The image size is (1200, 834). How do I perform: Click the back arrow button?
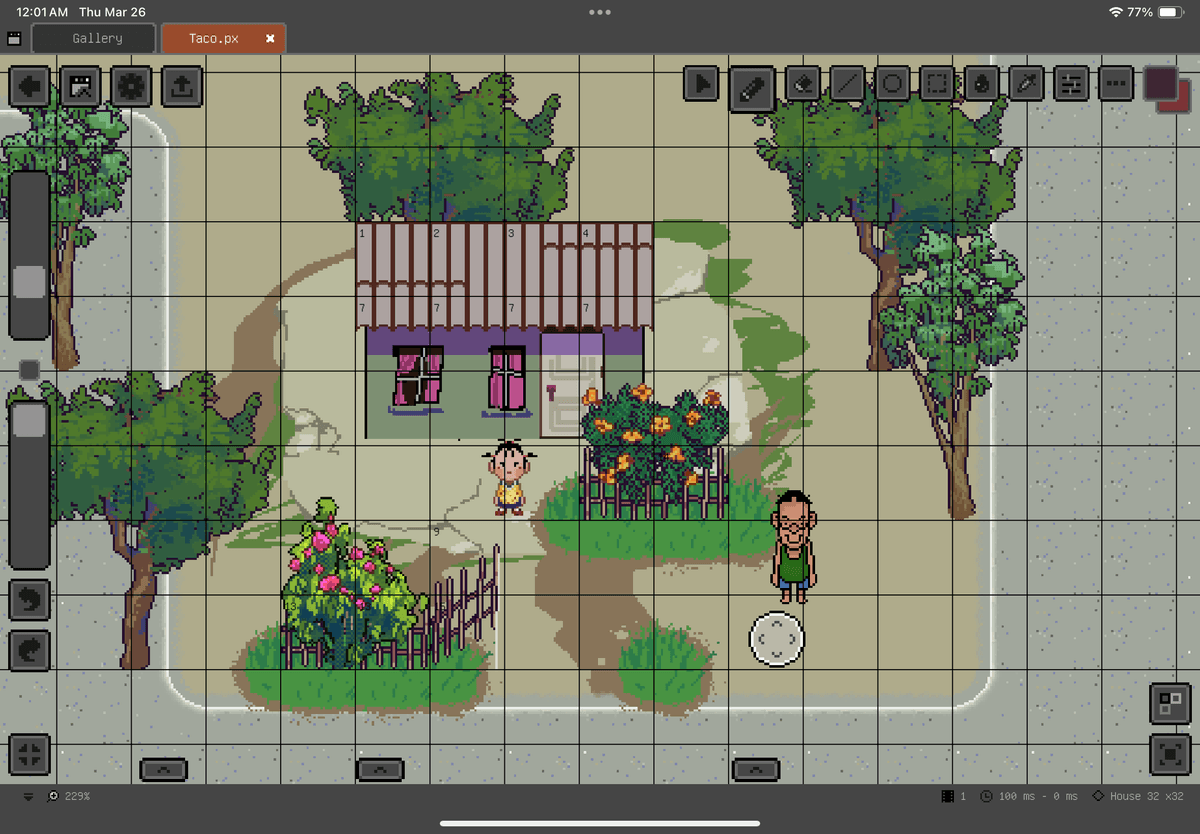(30, 86)
